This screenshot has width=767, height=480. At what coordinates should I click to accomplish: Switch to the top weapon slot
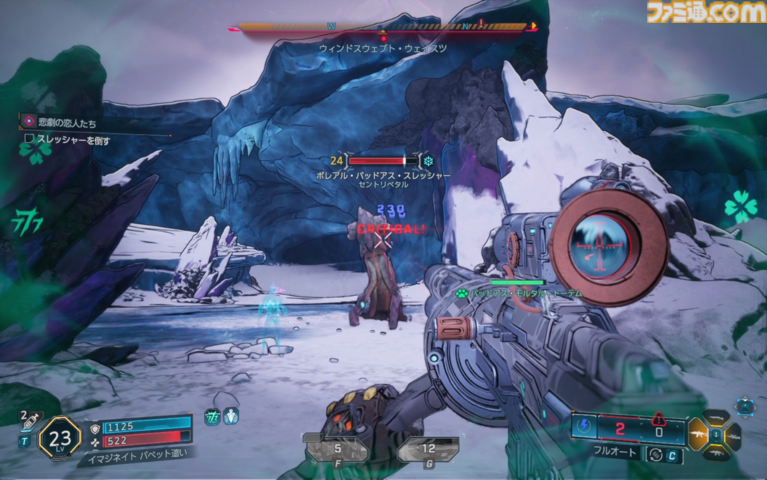[x=718, y=418]
